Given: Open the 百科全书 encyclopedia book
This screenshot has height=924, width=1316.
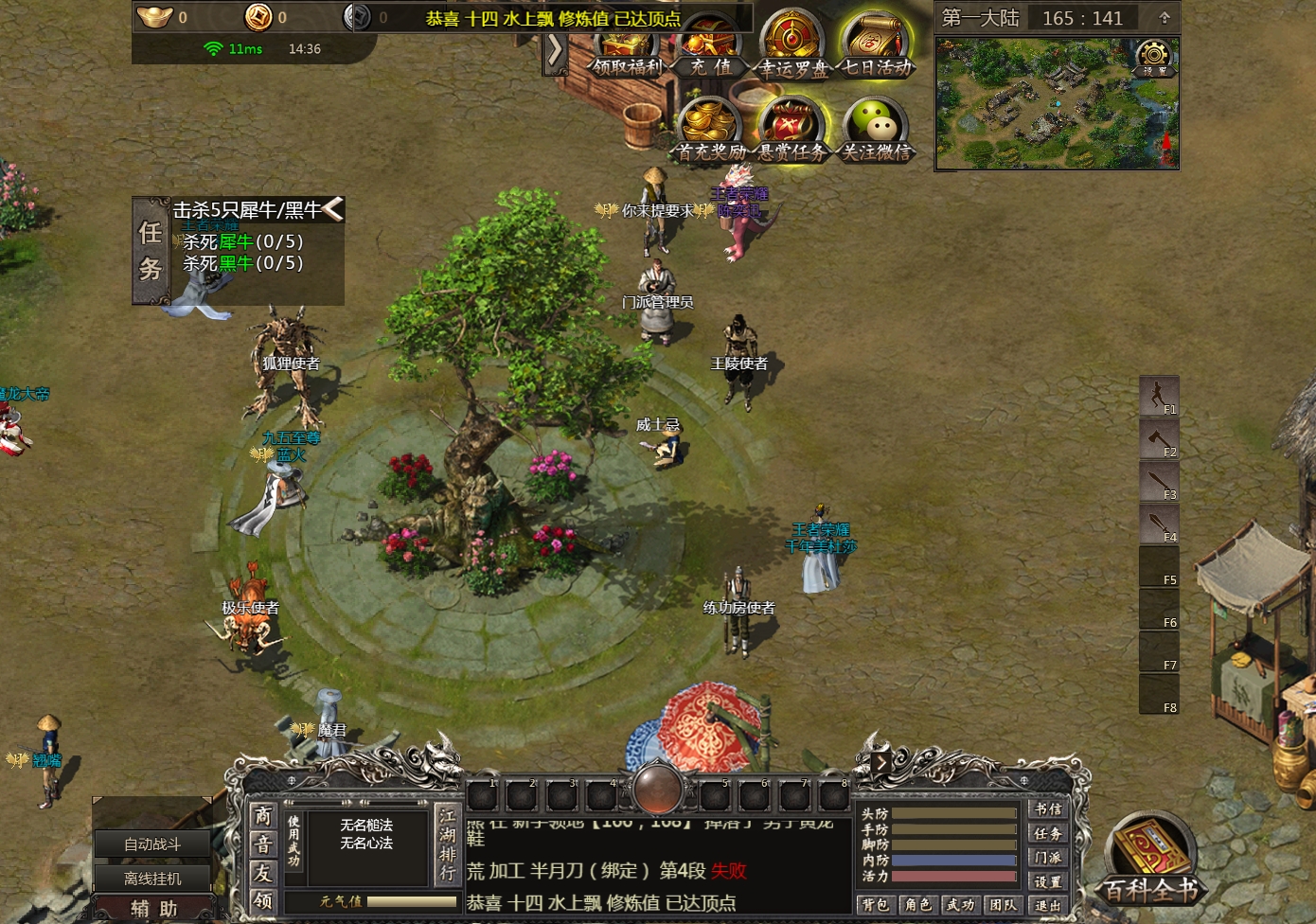Looking at the screenshot, I should tap(1149, 860).
